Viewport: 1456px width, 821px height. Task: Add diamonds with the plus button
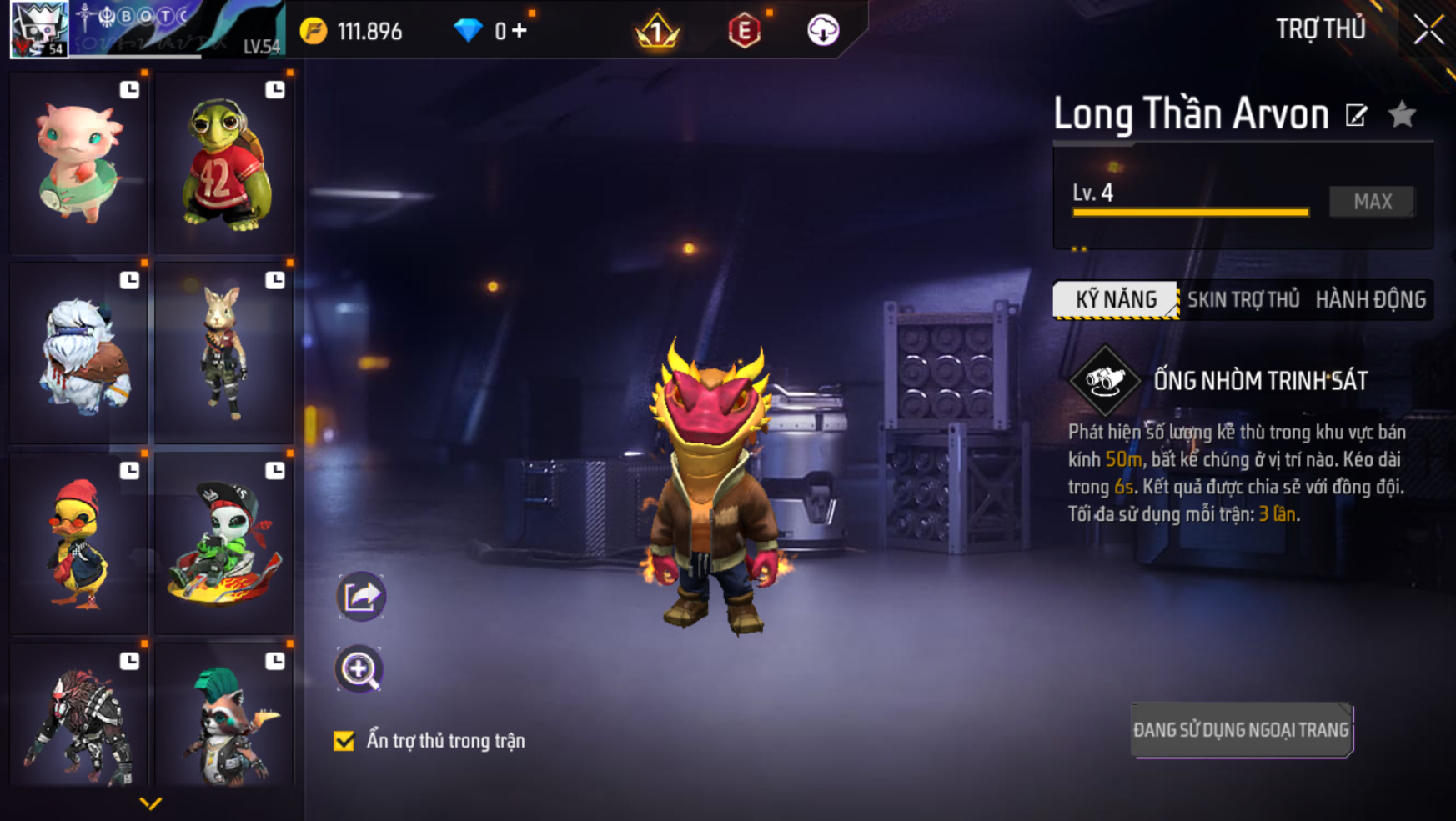(520, 31)
